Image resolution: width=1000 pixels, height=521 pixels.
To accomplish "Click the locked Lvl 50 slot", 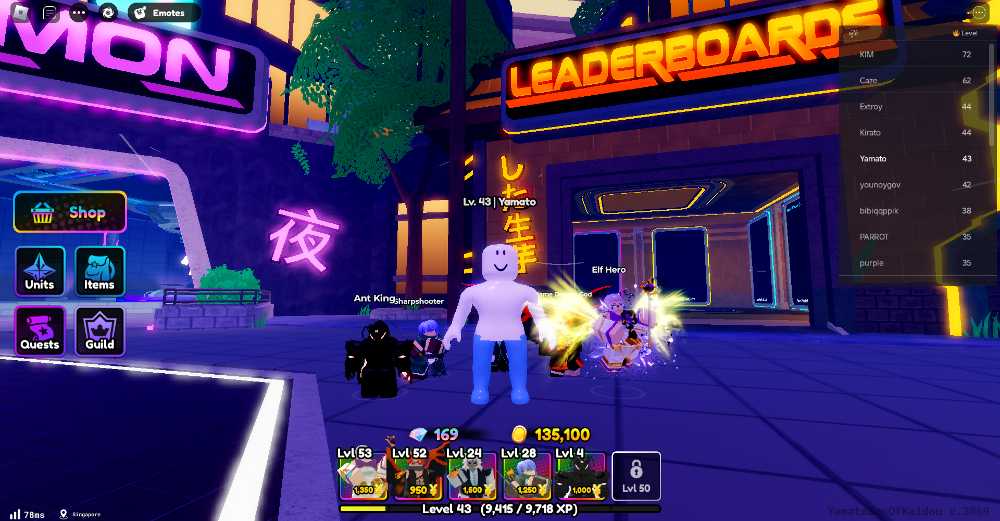I will click(636, 475).
